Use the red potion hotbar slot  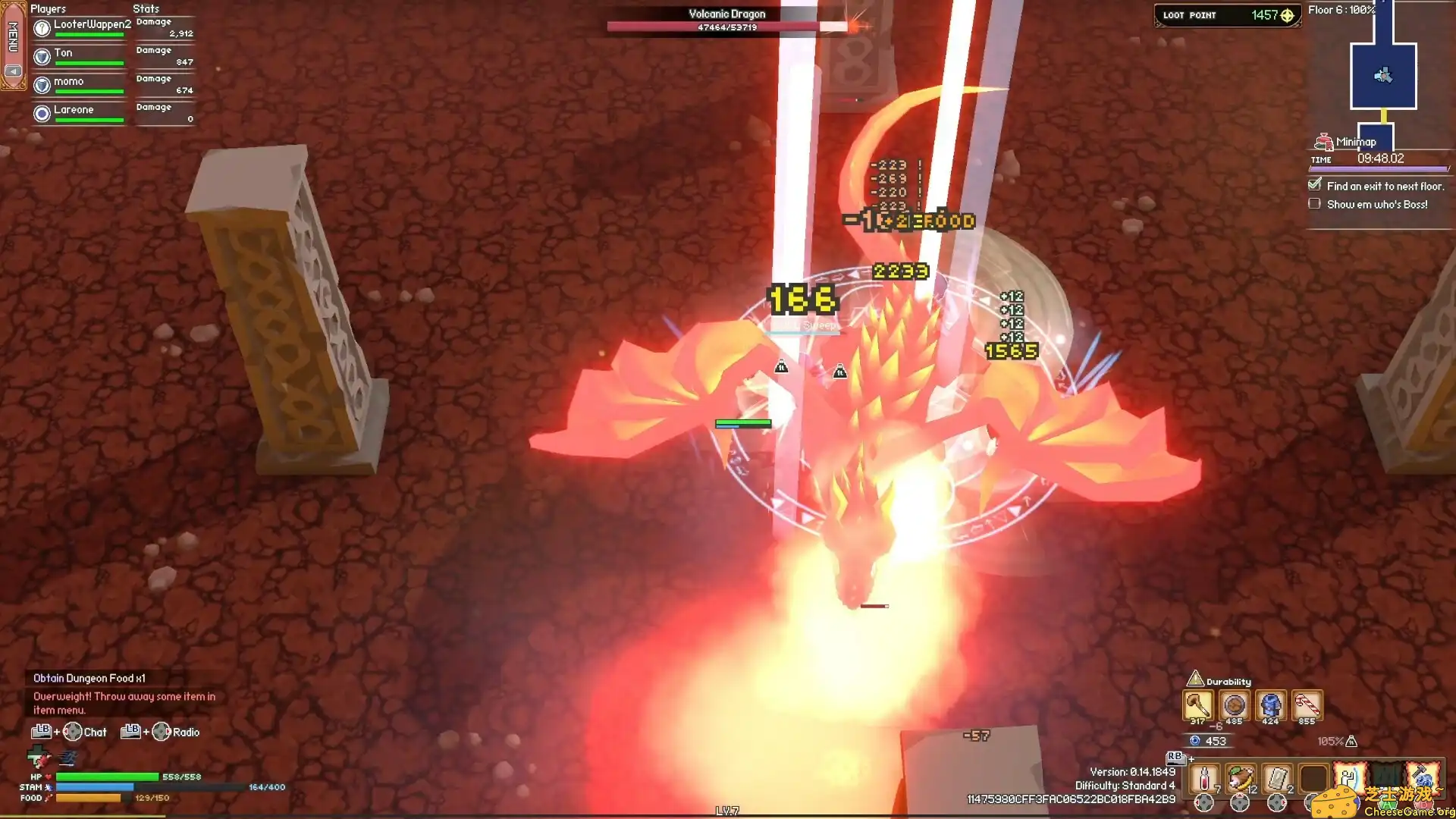click(1204, 779)
